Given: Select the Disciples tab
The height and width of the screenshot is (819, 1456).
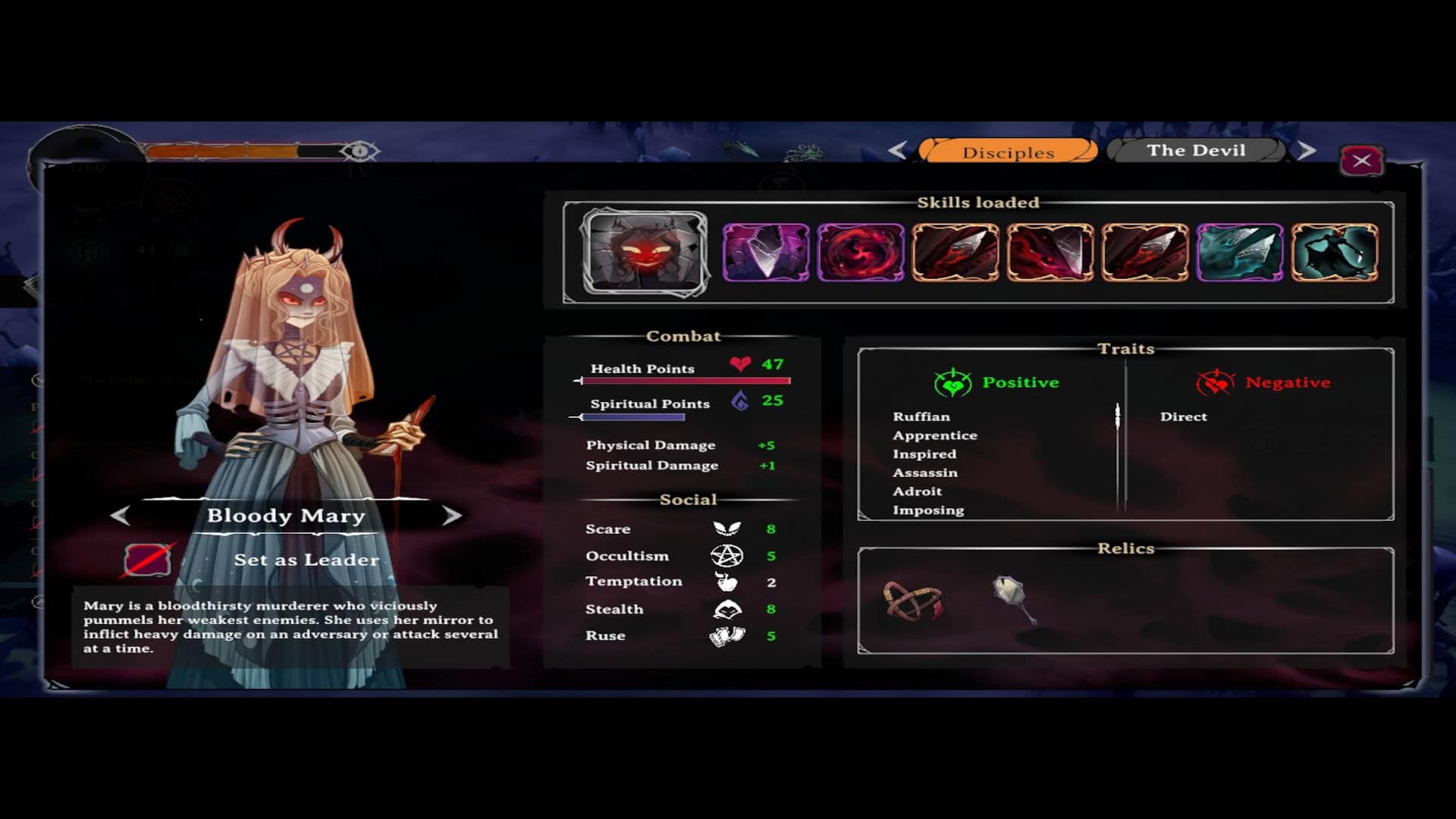Looking at the screenshot, I should (x=1008, y=152).
